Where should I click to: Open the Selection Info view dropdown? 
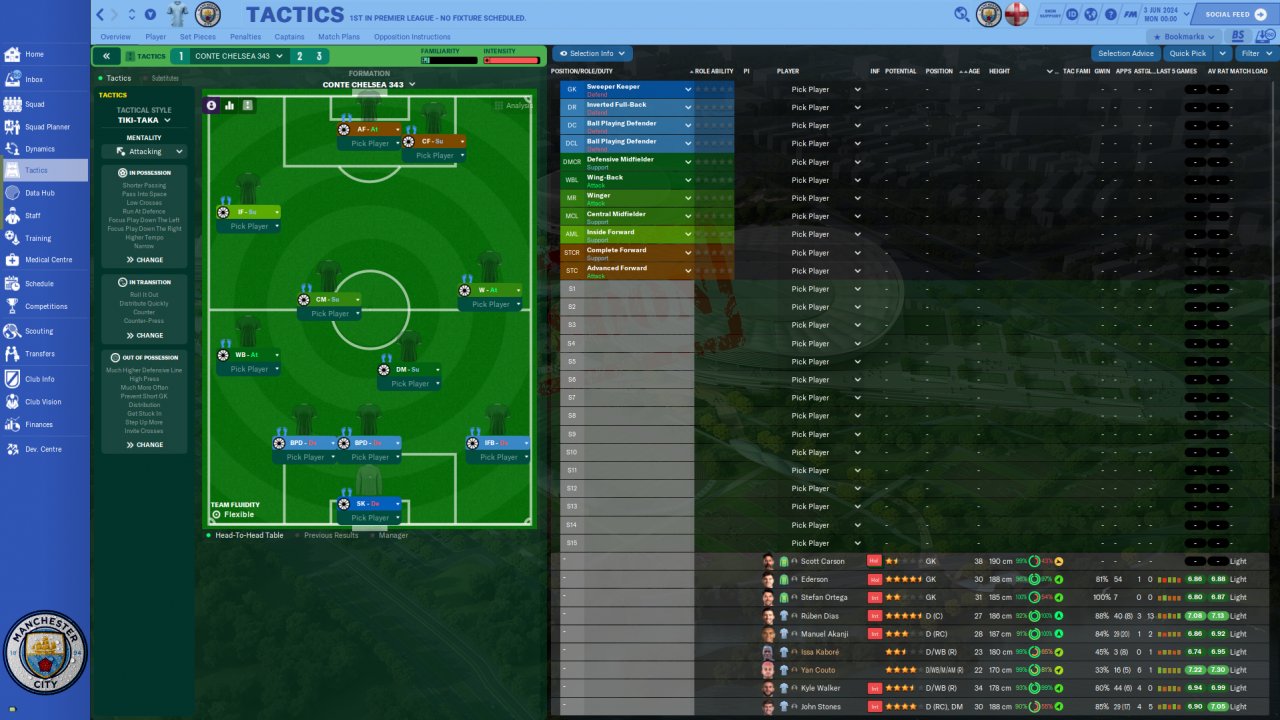click(x=593, y=54)
